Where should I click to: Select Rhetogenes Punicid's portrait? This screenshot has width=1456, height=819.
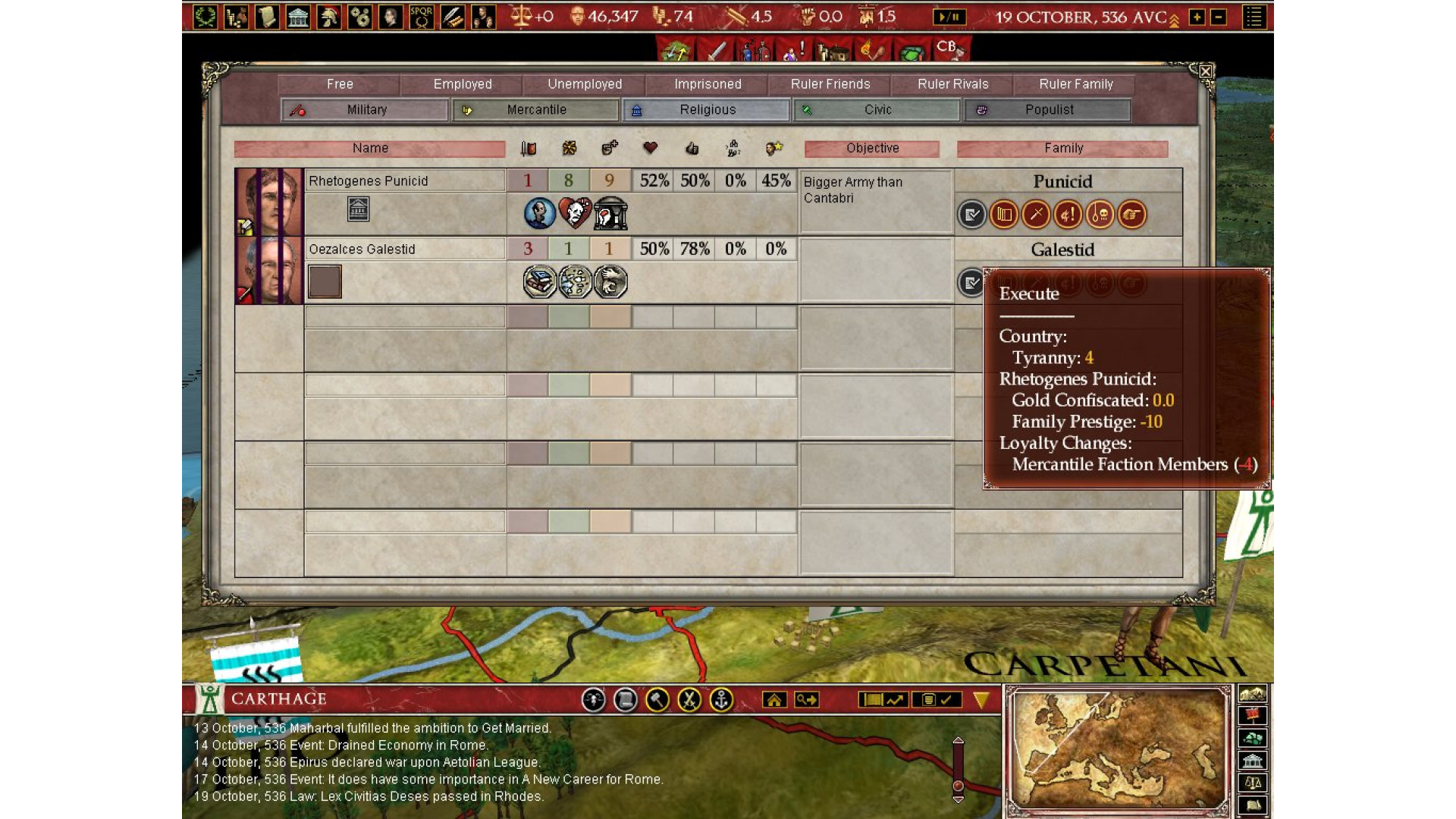coord(269,202)
